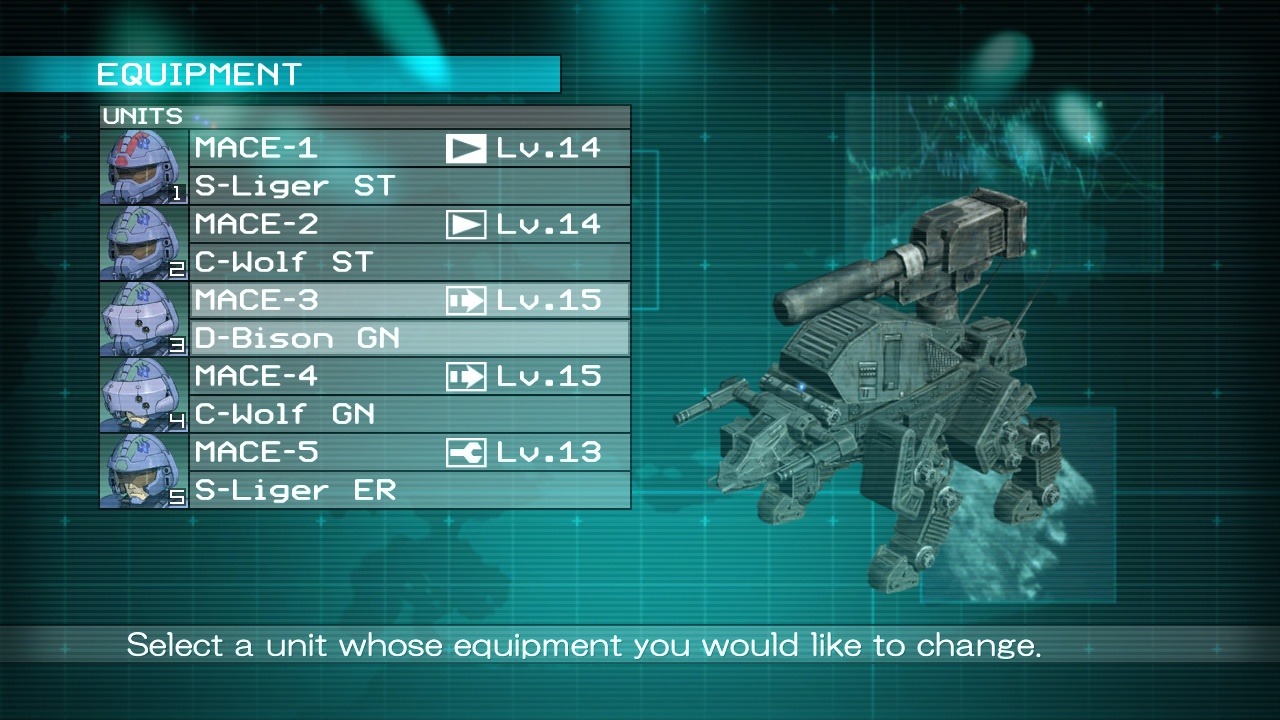
Task: Choose pilot portrait number 3
Action: (145, 319)
